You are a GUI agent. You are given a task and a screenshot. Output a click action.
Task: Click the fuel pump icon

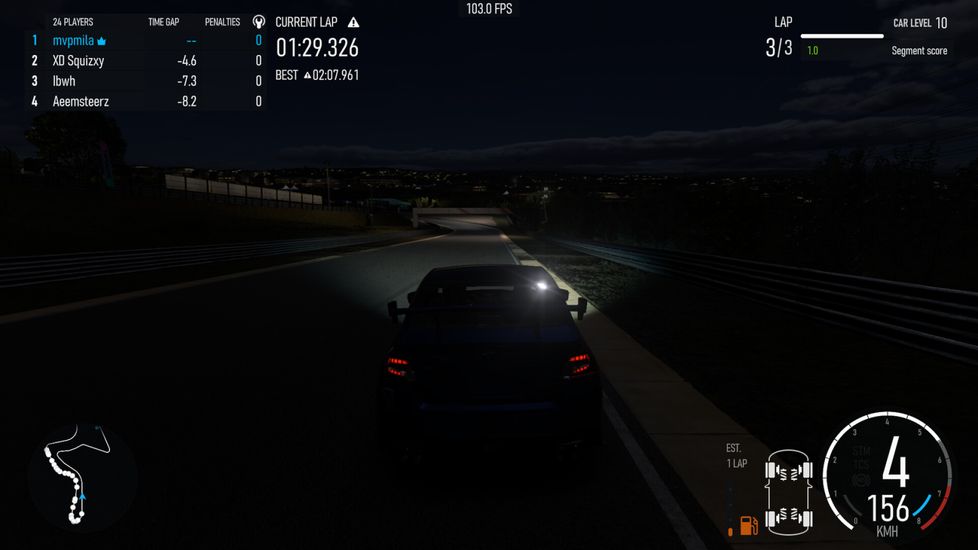click(747, 523)
